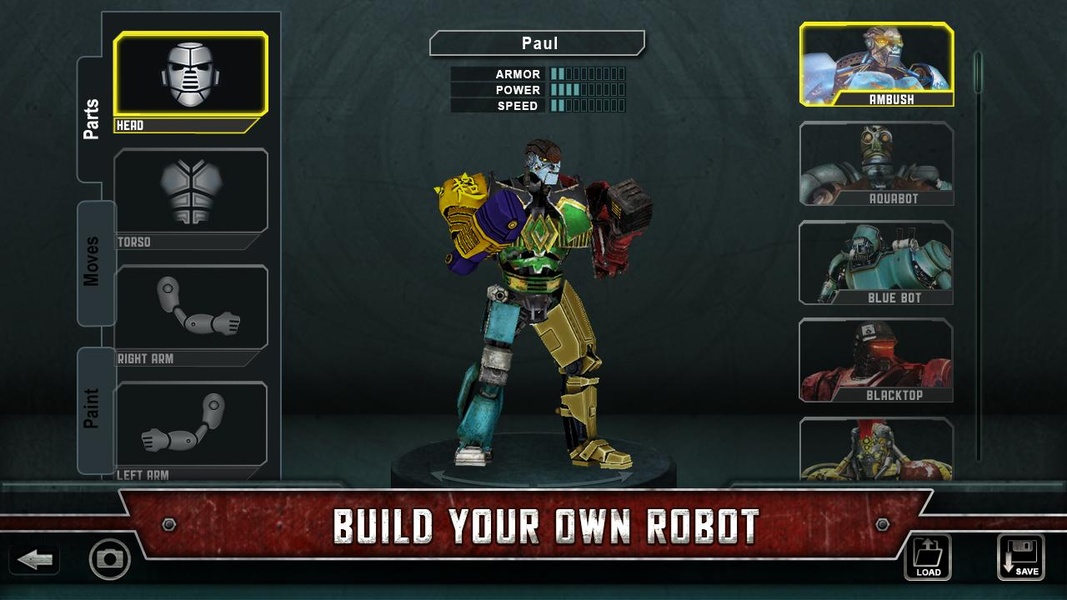Choose the Blacktop robot thumbnail

876,358
